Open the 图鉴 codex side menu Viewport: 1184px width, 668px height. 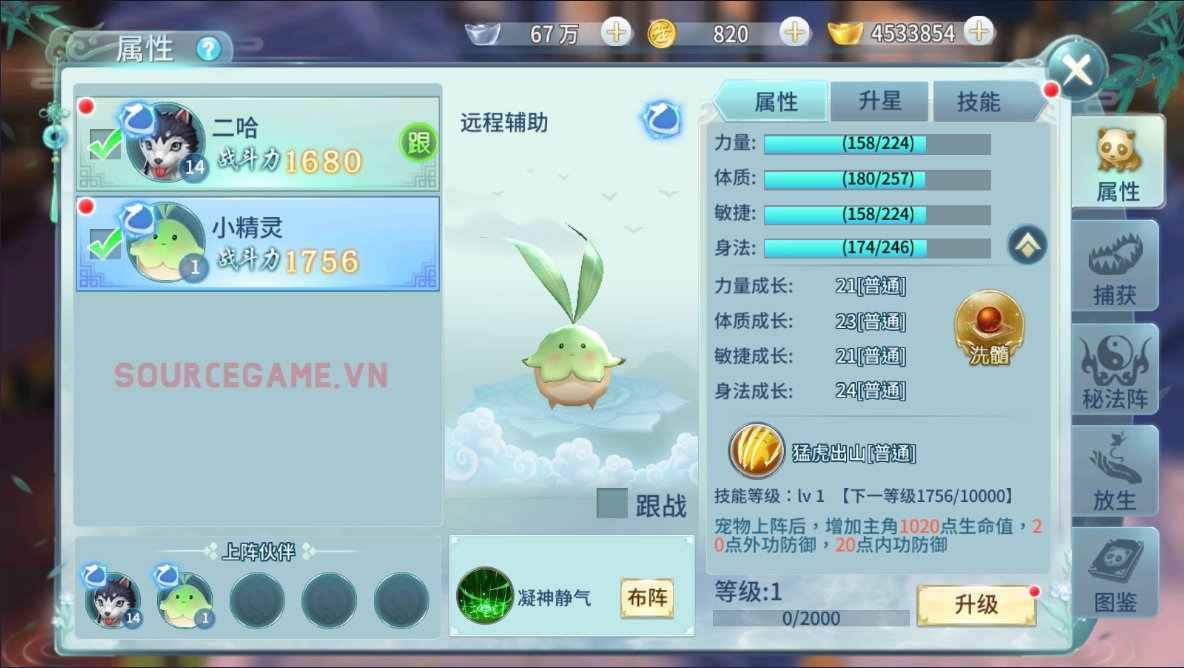click(x=1114, y=572)
